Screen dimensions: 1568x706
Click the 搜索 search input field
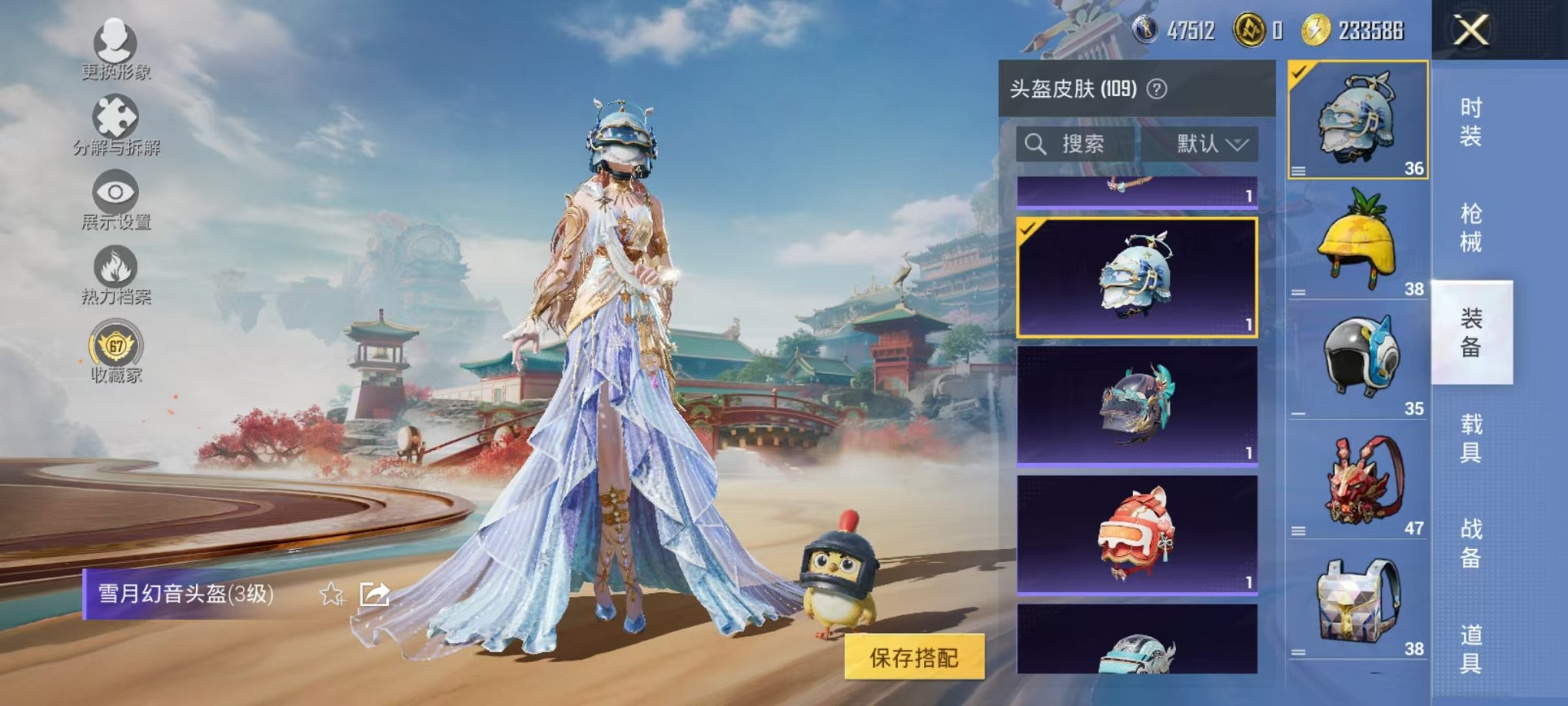pyautogui.click(x=1076, y=145)
